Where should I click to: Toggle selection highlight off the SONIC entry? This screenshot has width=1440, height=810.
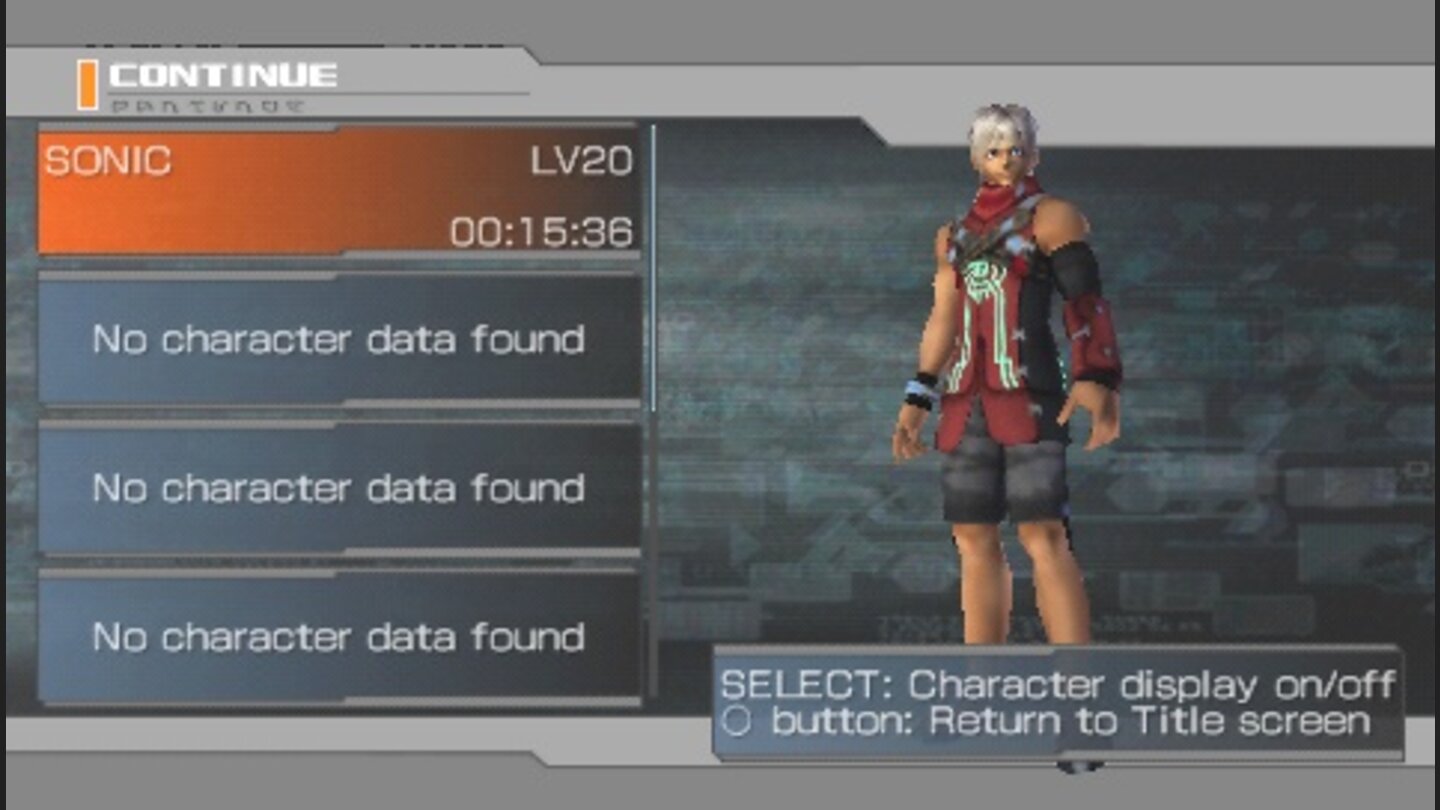coord(340,190)
